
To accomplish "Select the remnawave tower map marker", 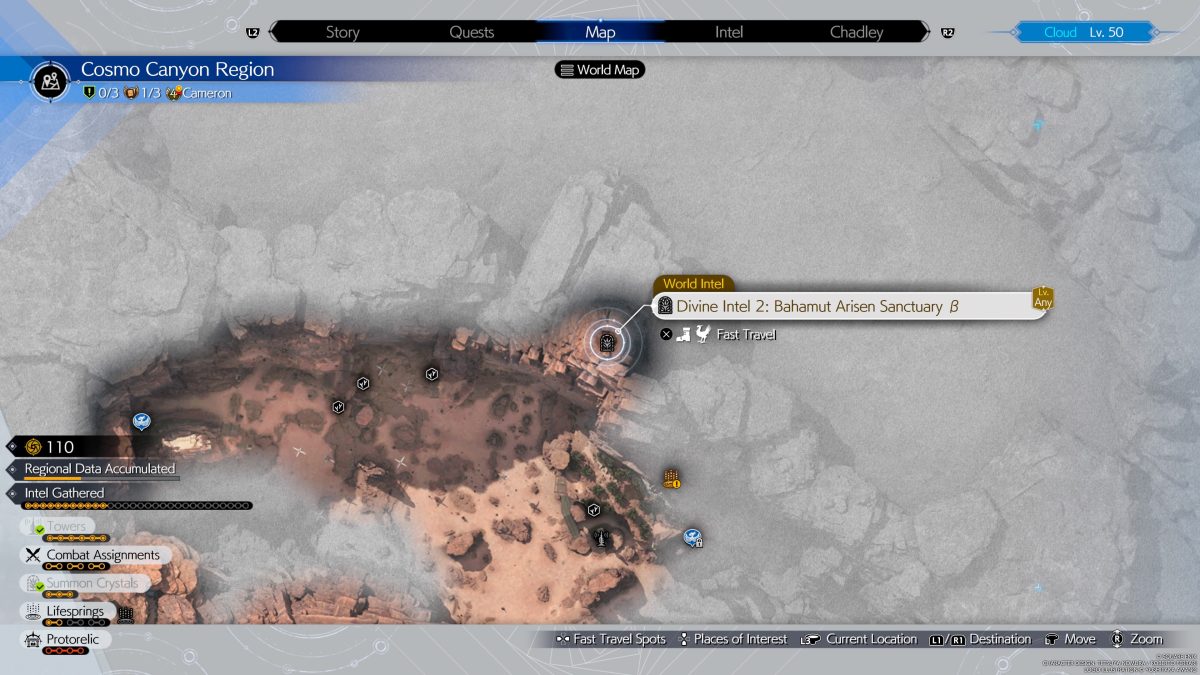I will tap(601, 538).
